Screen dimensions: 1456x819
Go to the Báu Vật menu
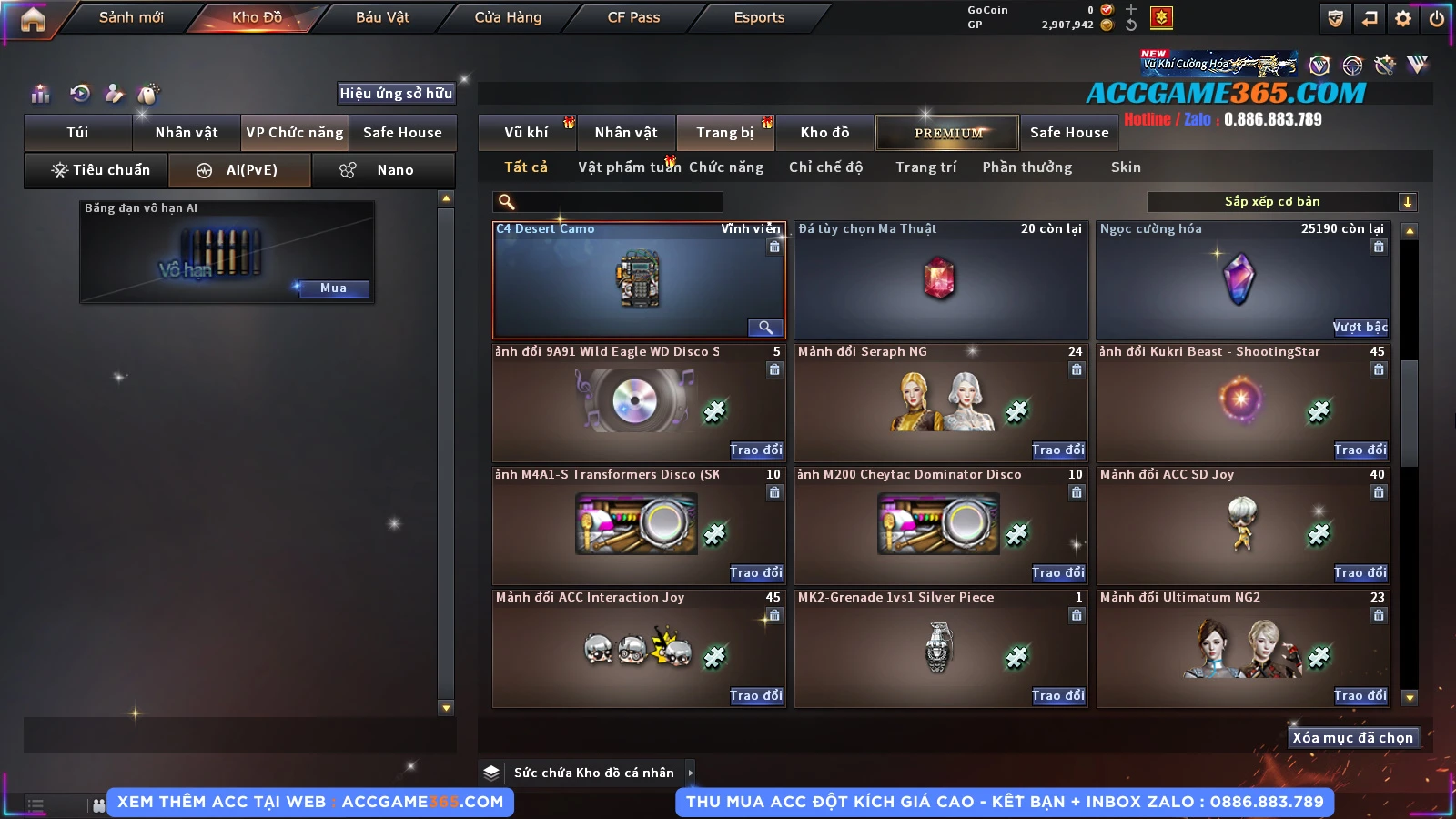[x=382, y=17]
